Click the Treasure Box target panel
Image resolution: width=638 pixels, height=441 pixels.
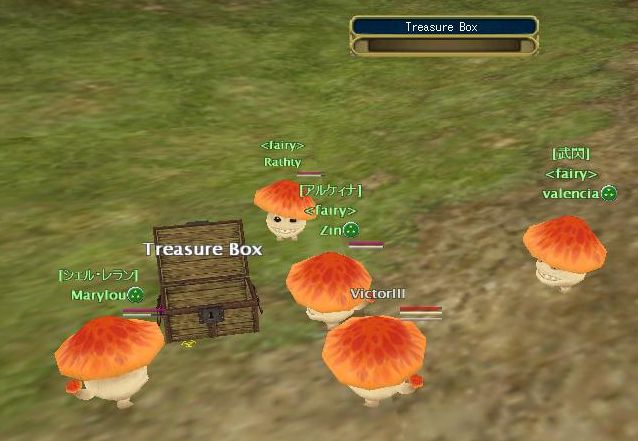(x=441, y=35)
